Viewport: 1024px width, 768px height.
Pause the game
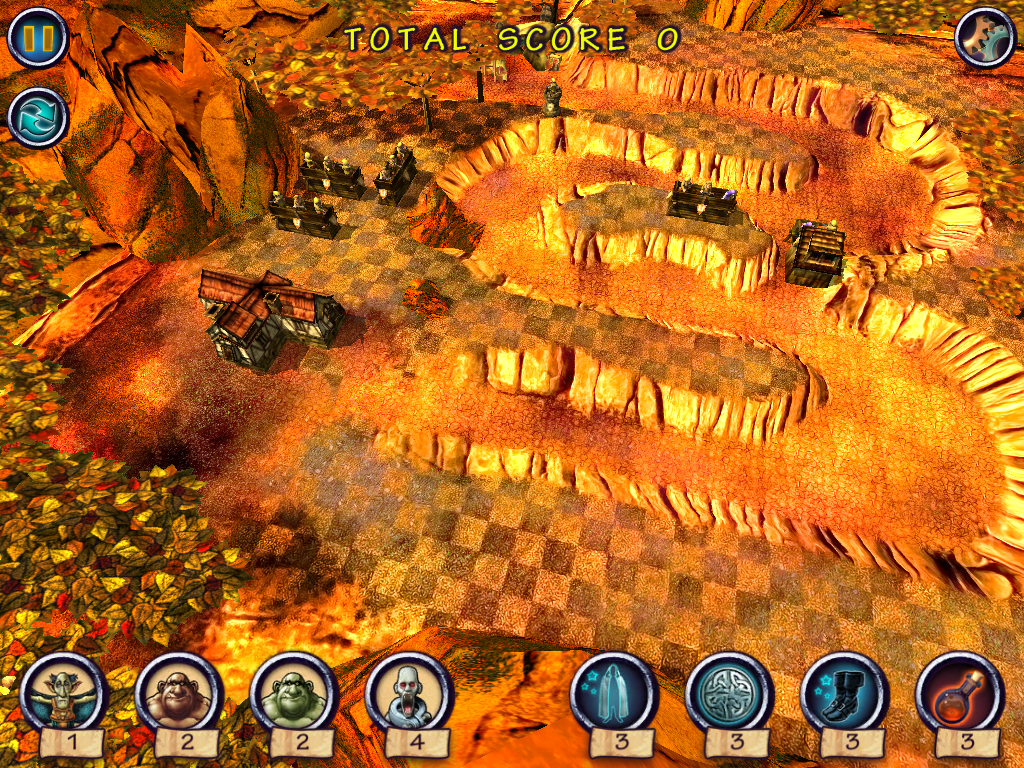pos(37,38)
